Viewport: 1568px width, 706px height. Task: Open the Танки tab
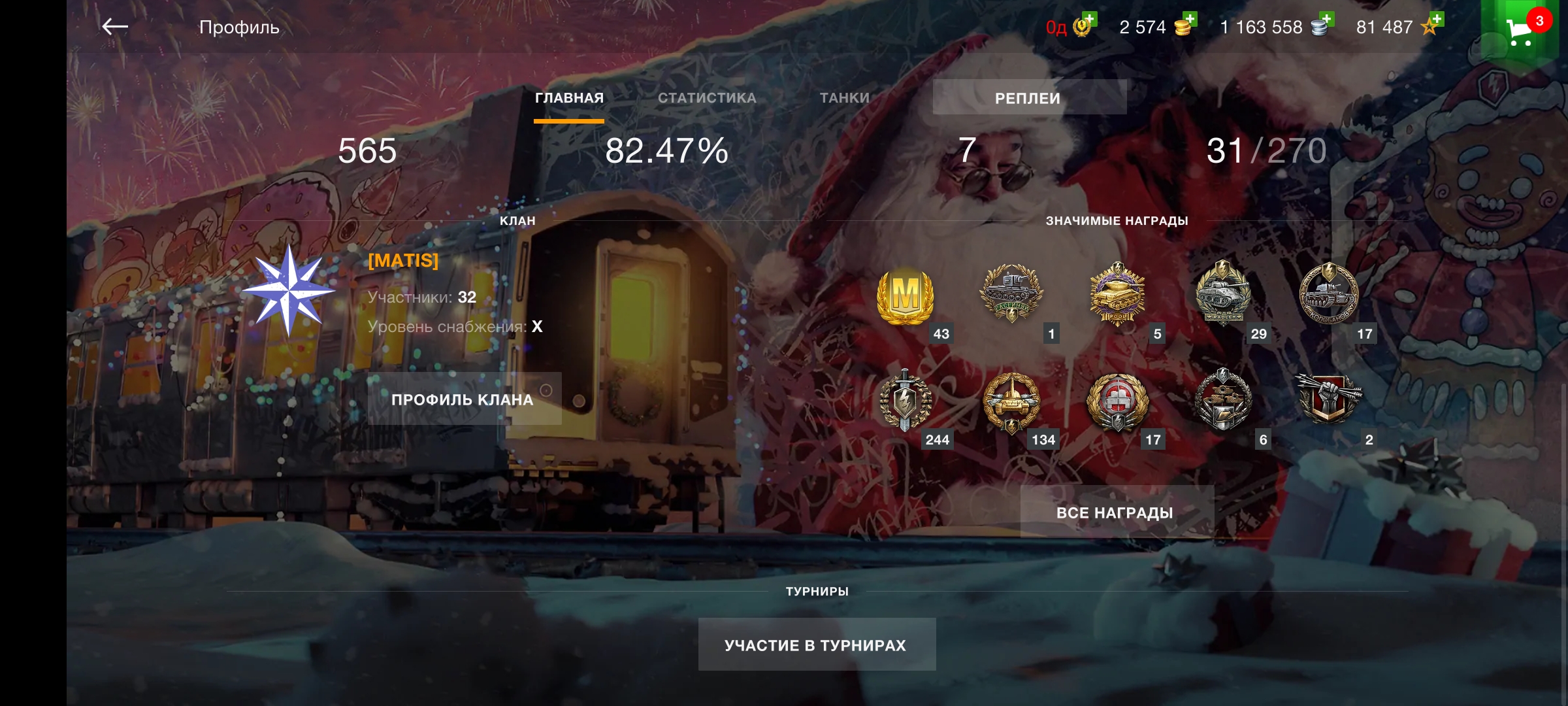(845, 98)
